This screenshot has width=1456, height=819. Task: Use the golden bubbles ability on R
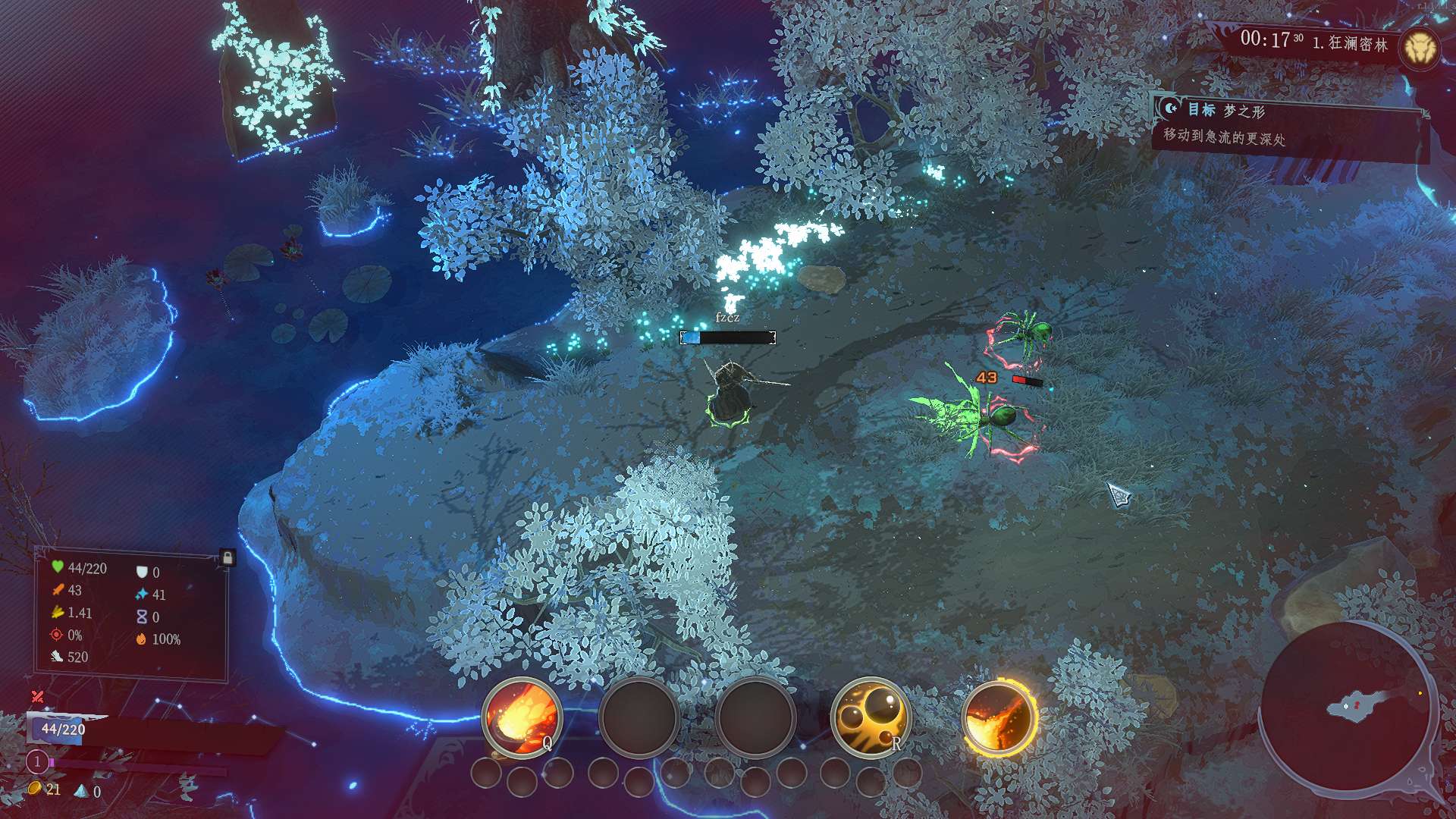pyautogui.click(x=871, y=717)
